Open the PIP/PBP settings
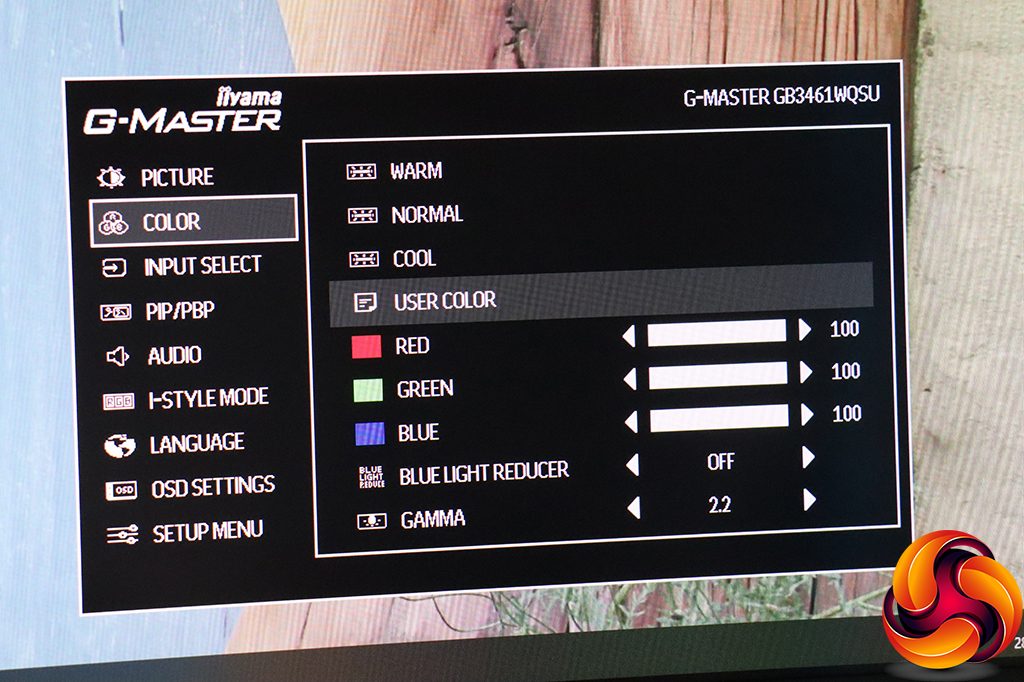Screen dimensions: 1024x682 179,312
